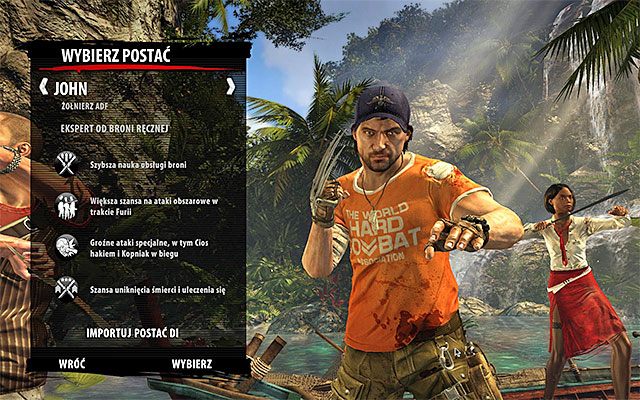
Task: Switch to the previous character with left arrow
Action: [42, 87]
